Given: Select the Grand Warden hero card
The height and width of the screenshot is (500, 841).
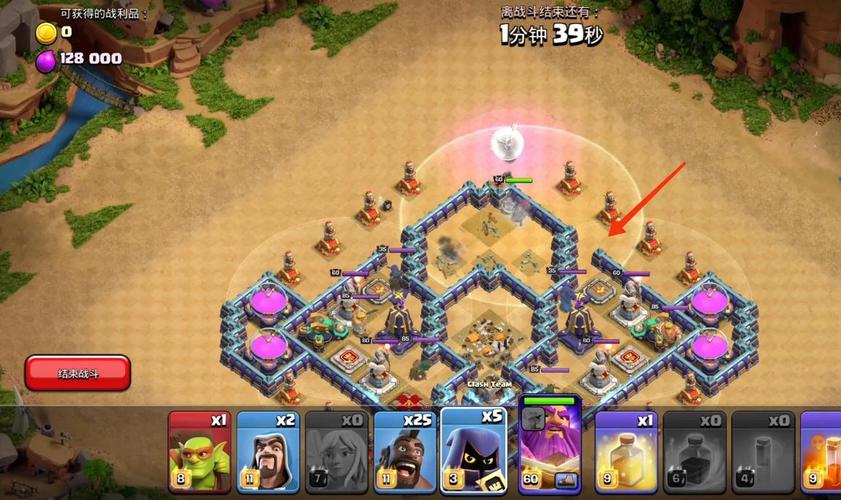Looking at the screenshot, I should (x=550, y=448).
